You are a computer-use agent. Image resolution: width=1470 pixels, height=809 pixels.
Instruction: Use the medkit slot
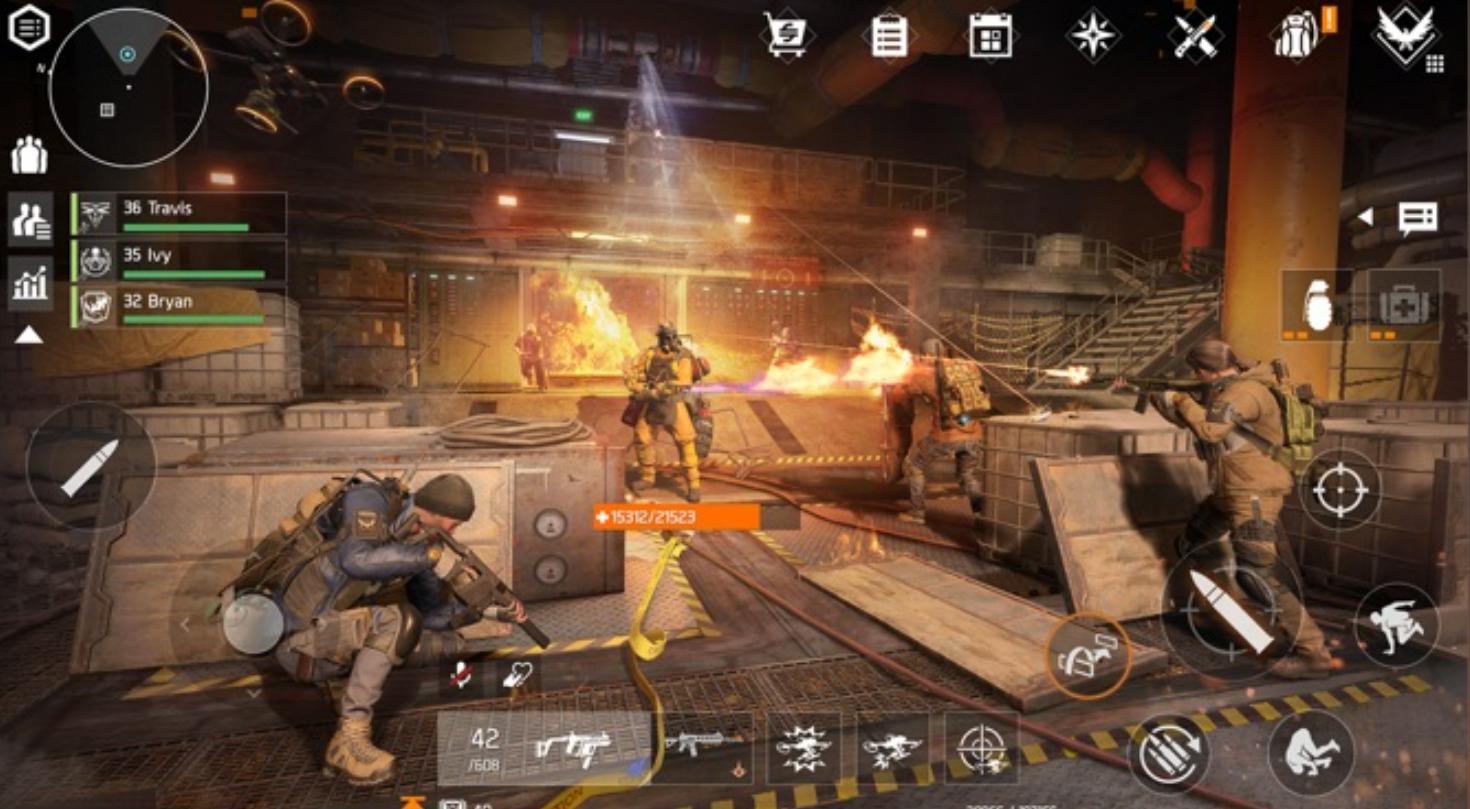[1405, 304]
